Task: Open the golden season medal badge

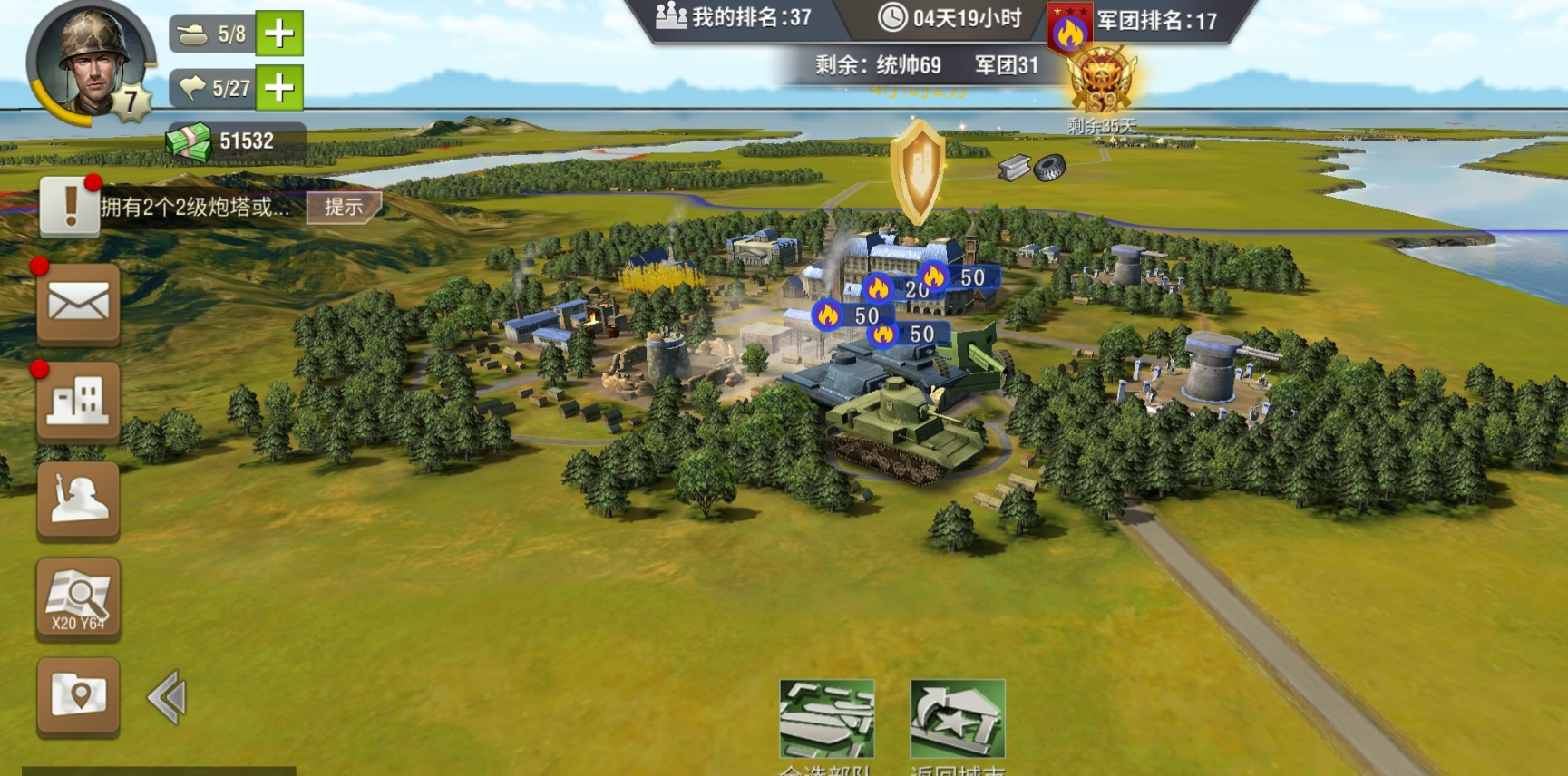Action: point(1101,83)
